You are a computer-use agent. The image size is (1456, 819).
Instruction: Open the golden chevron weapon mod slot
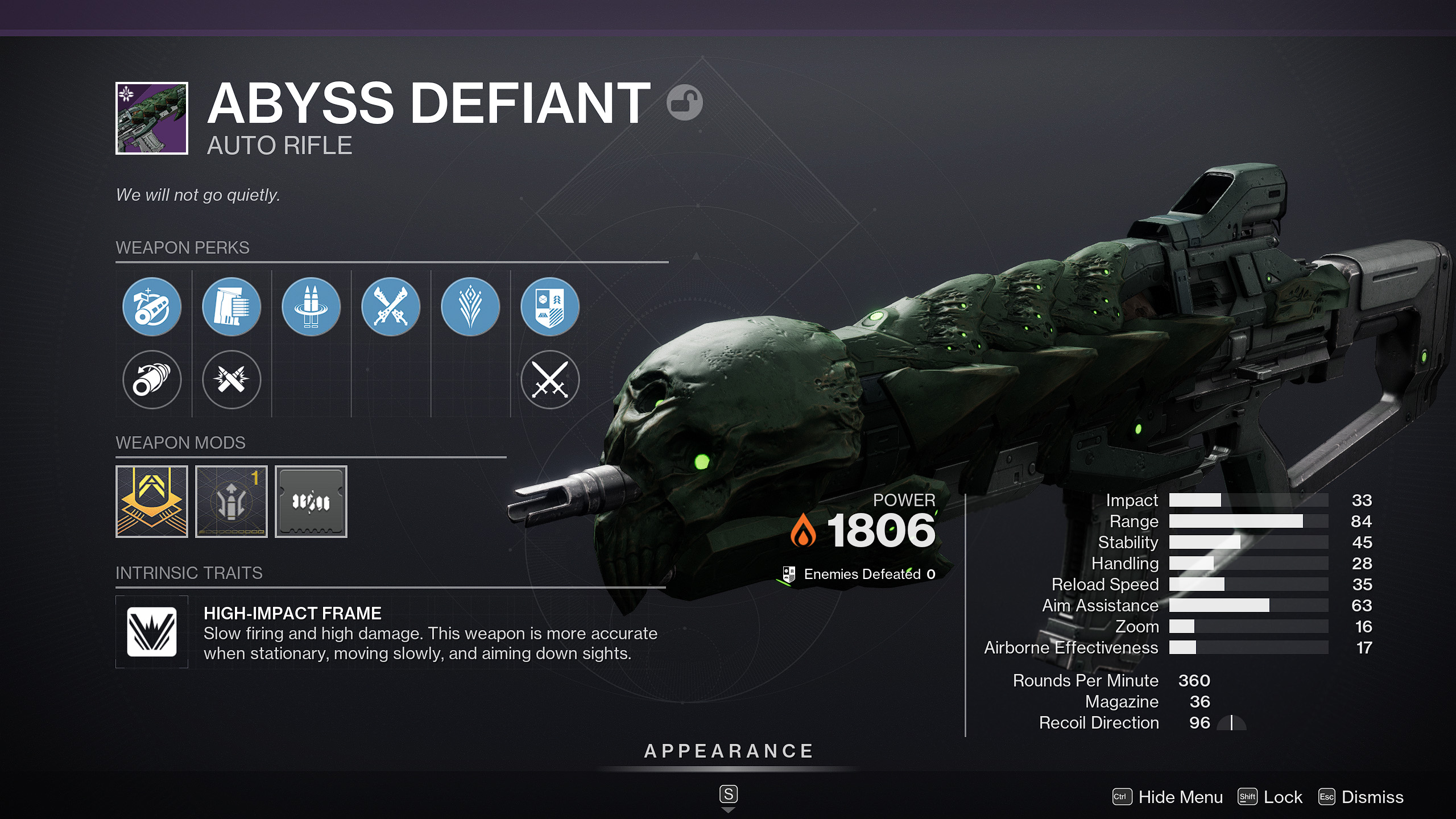(152, 502)
